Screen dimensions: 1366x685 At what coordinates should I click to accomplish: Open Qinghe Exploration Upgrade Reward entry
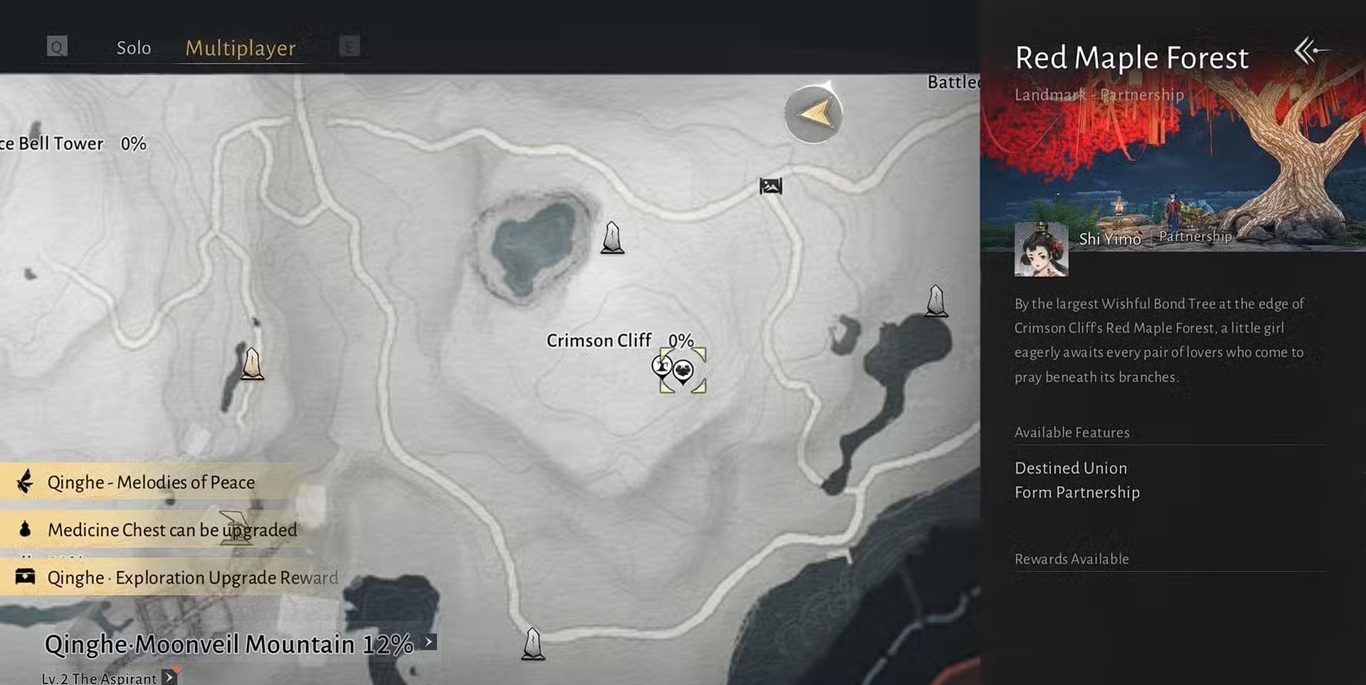(x=192, y=577)
